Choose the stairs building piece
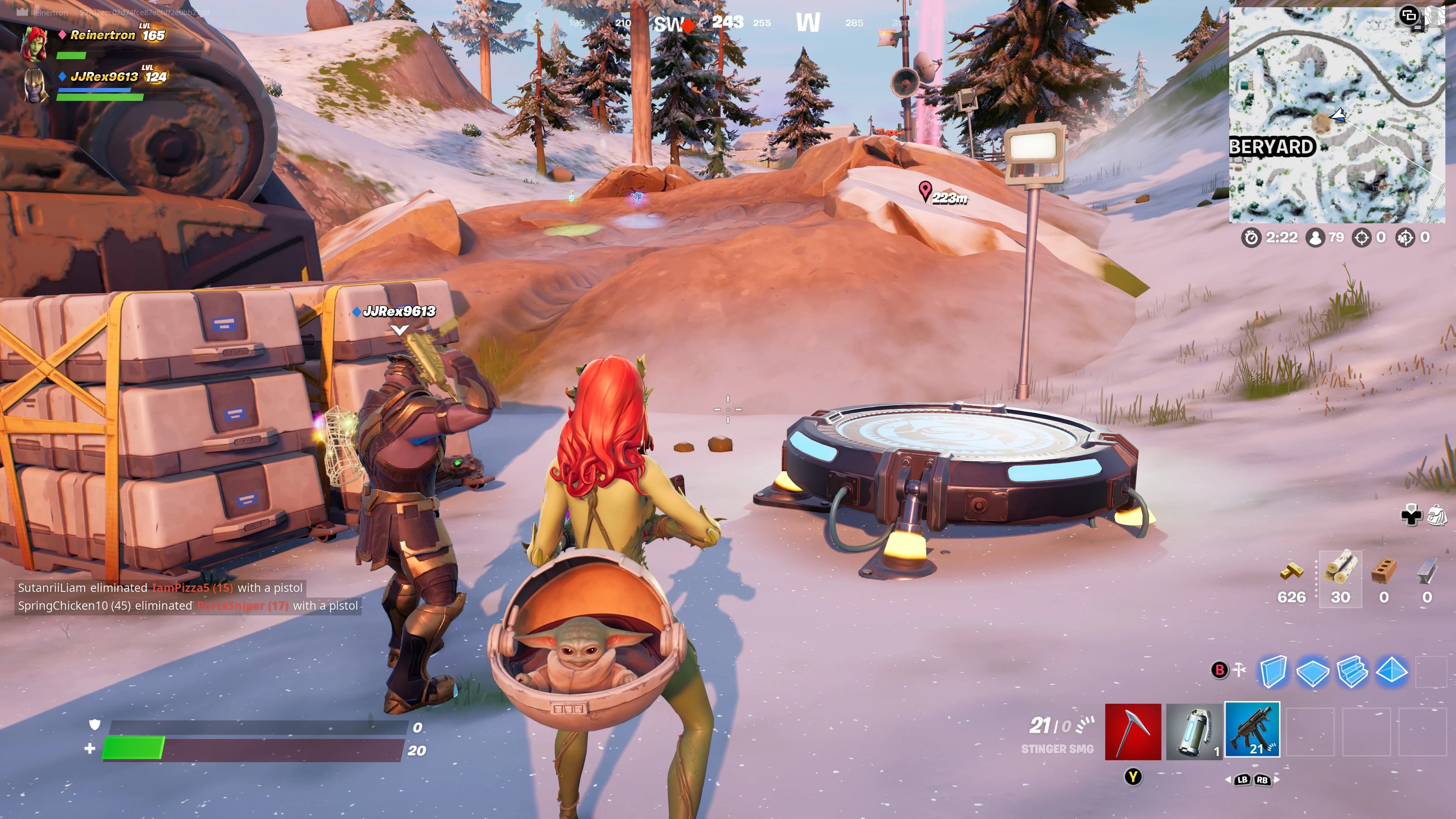Screen dimensions: 1456x819 [1352, 671]
